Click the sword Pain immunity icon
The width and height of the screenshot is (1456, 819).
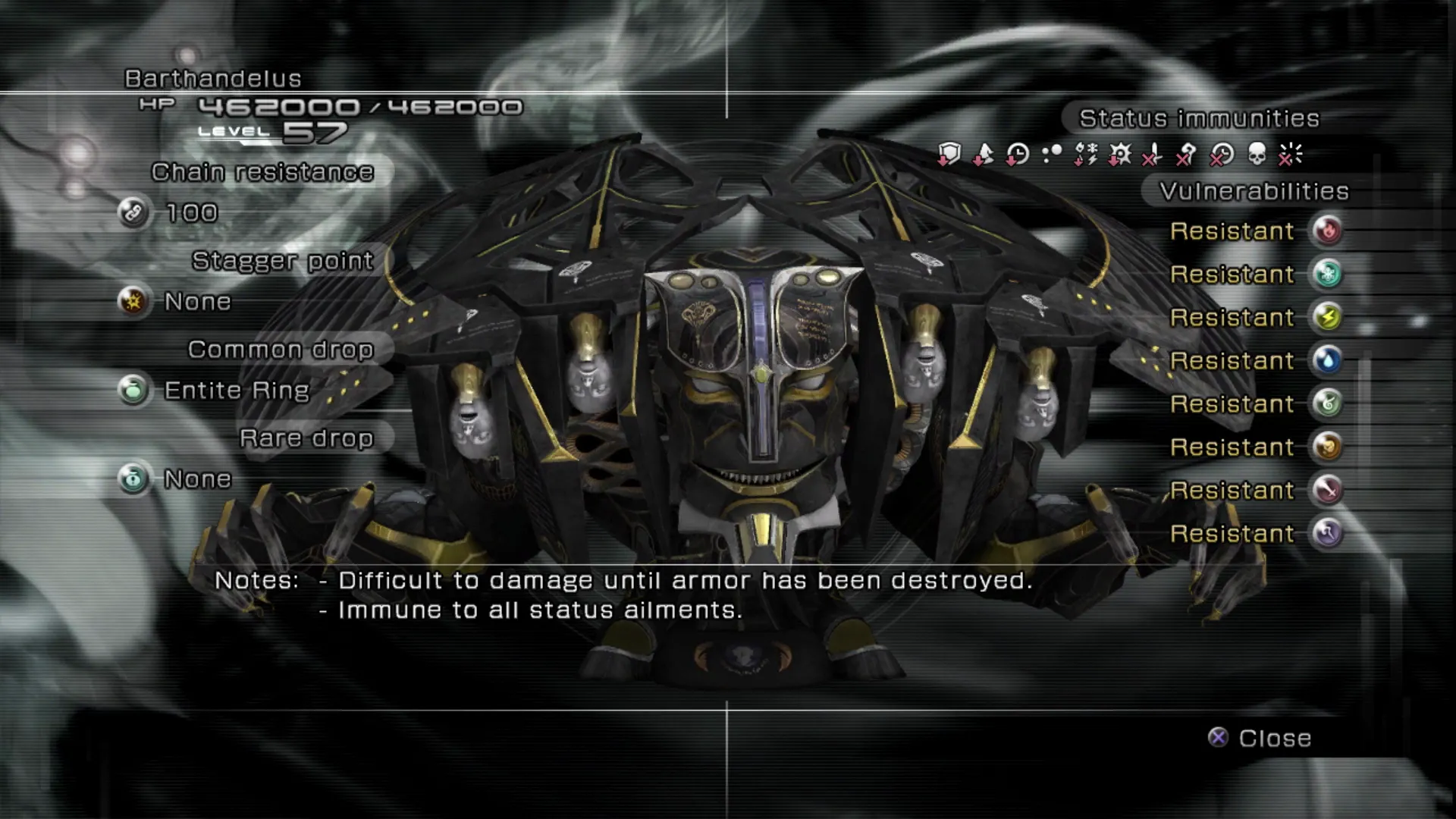click(1153, 155)
